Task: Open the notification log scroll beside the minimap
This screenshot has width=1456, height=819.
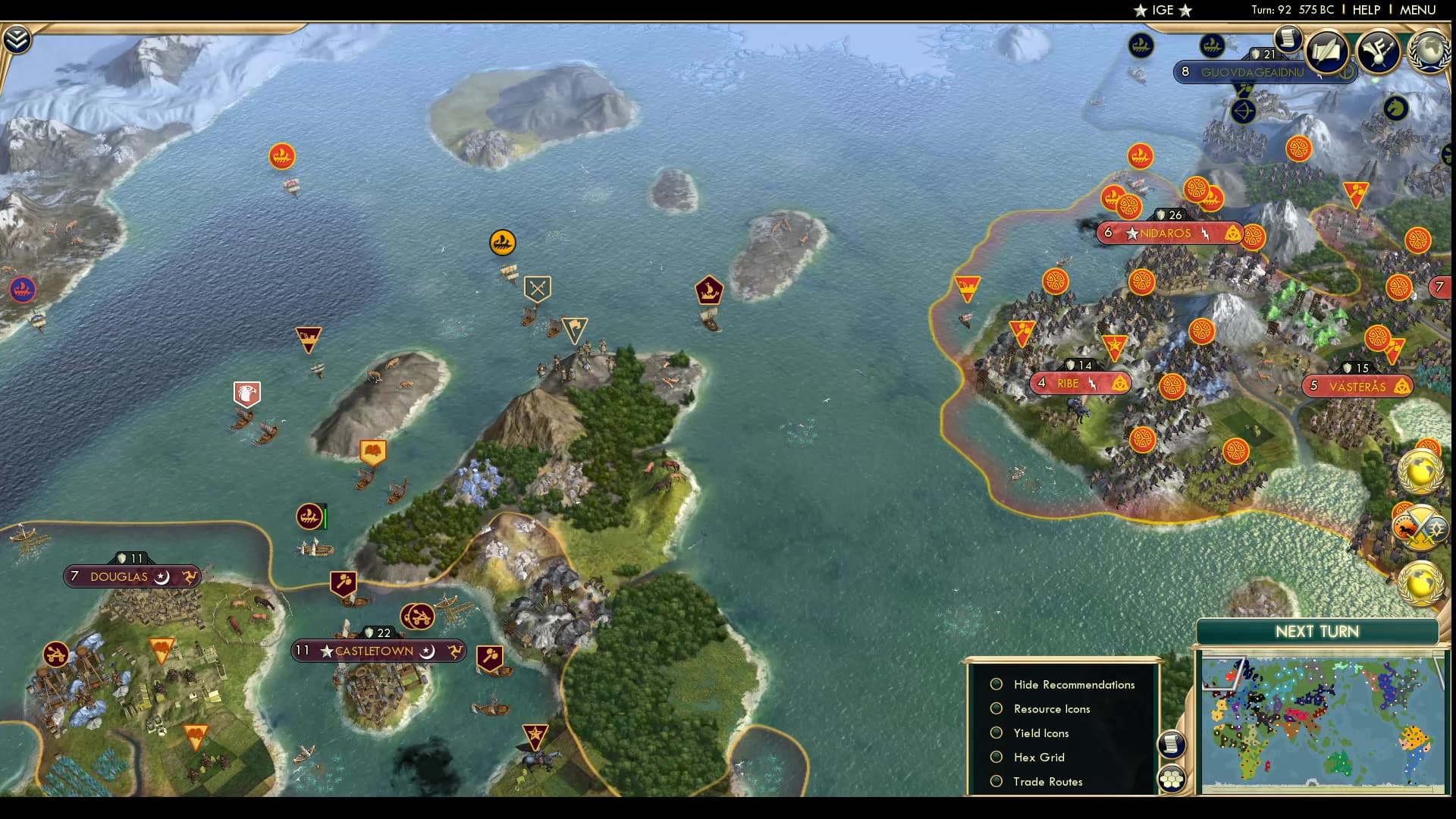Action: coord(1172,745)
